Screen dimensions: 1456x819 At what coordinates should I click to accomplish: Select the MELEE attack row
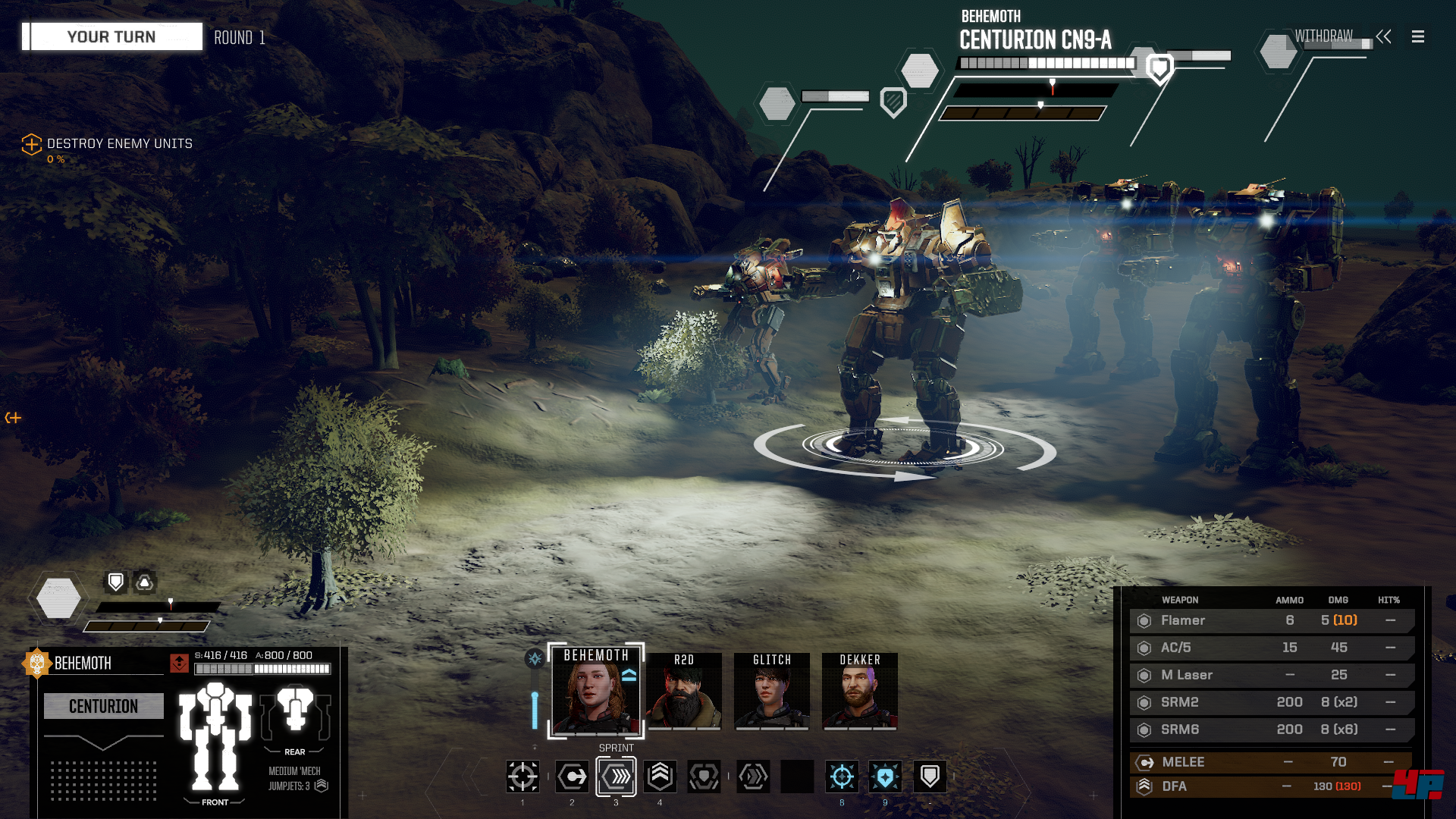click(x=1271, y=762)
